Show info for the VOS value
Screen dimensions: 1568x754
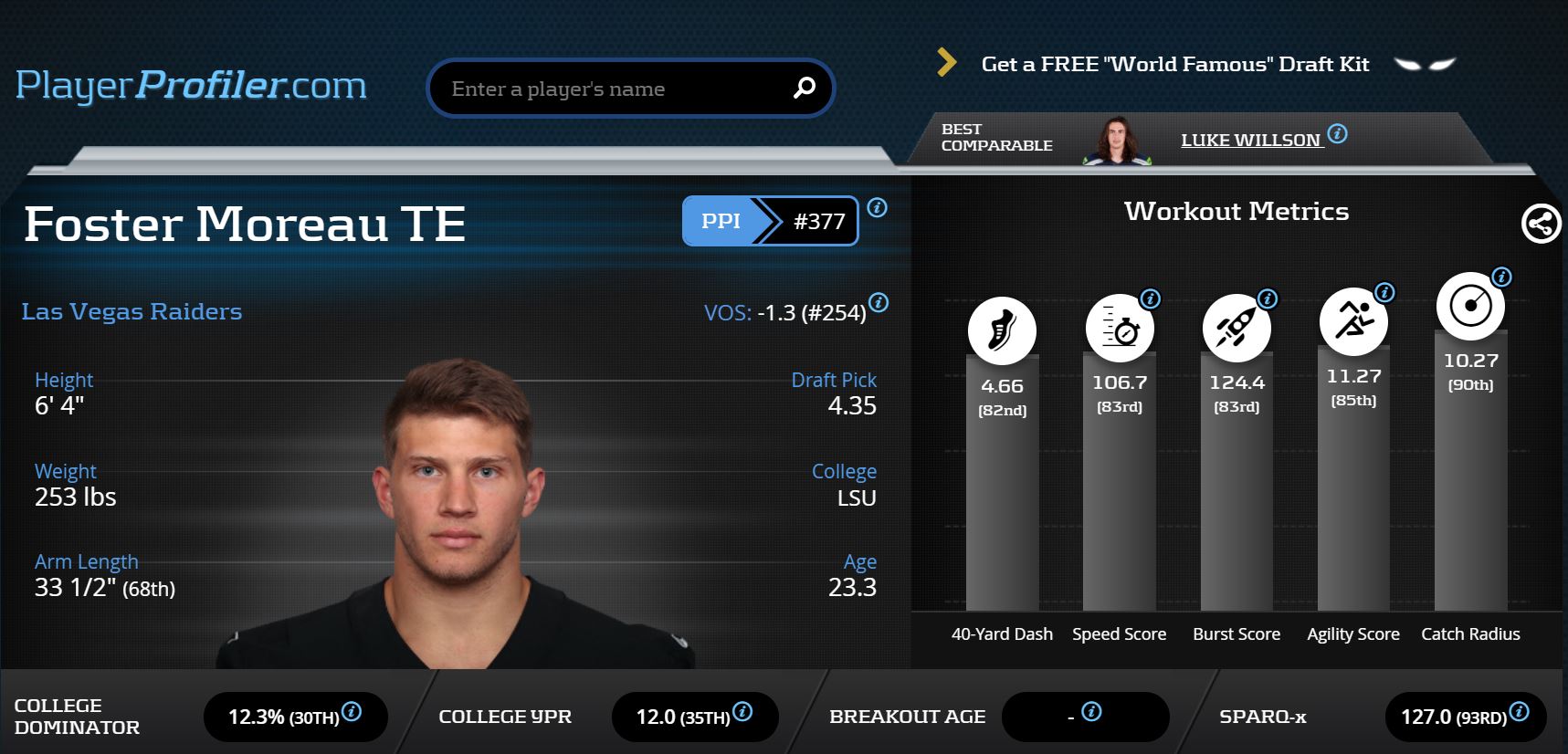click(x=879, y=302)
